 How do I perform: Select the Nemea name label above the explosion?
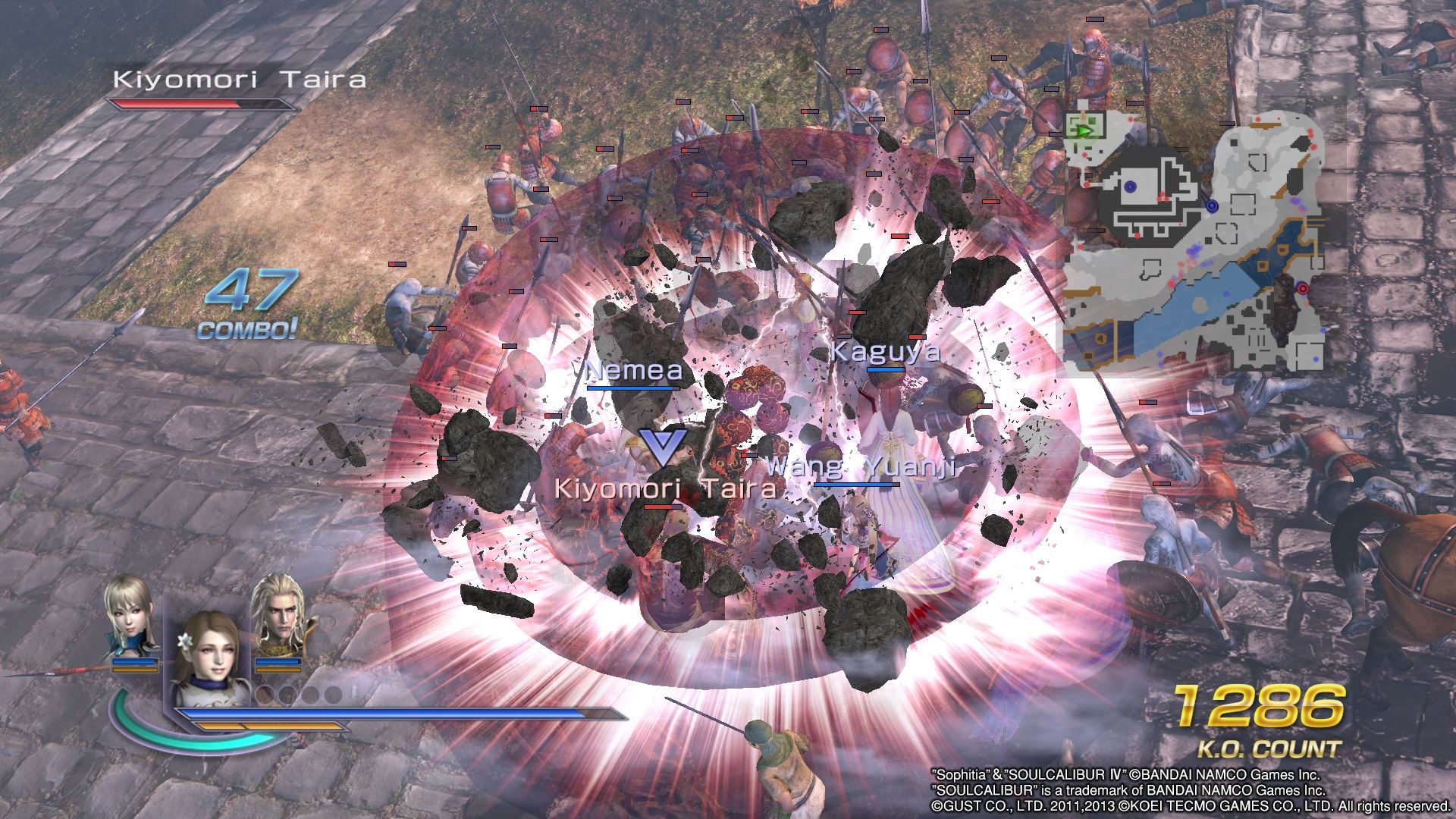tap(634, 371)
